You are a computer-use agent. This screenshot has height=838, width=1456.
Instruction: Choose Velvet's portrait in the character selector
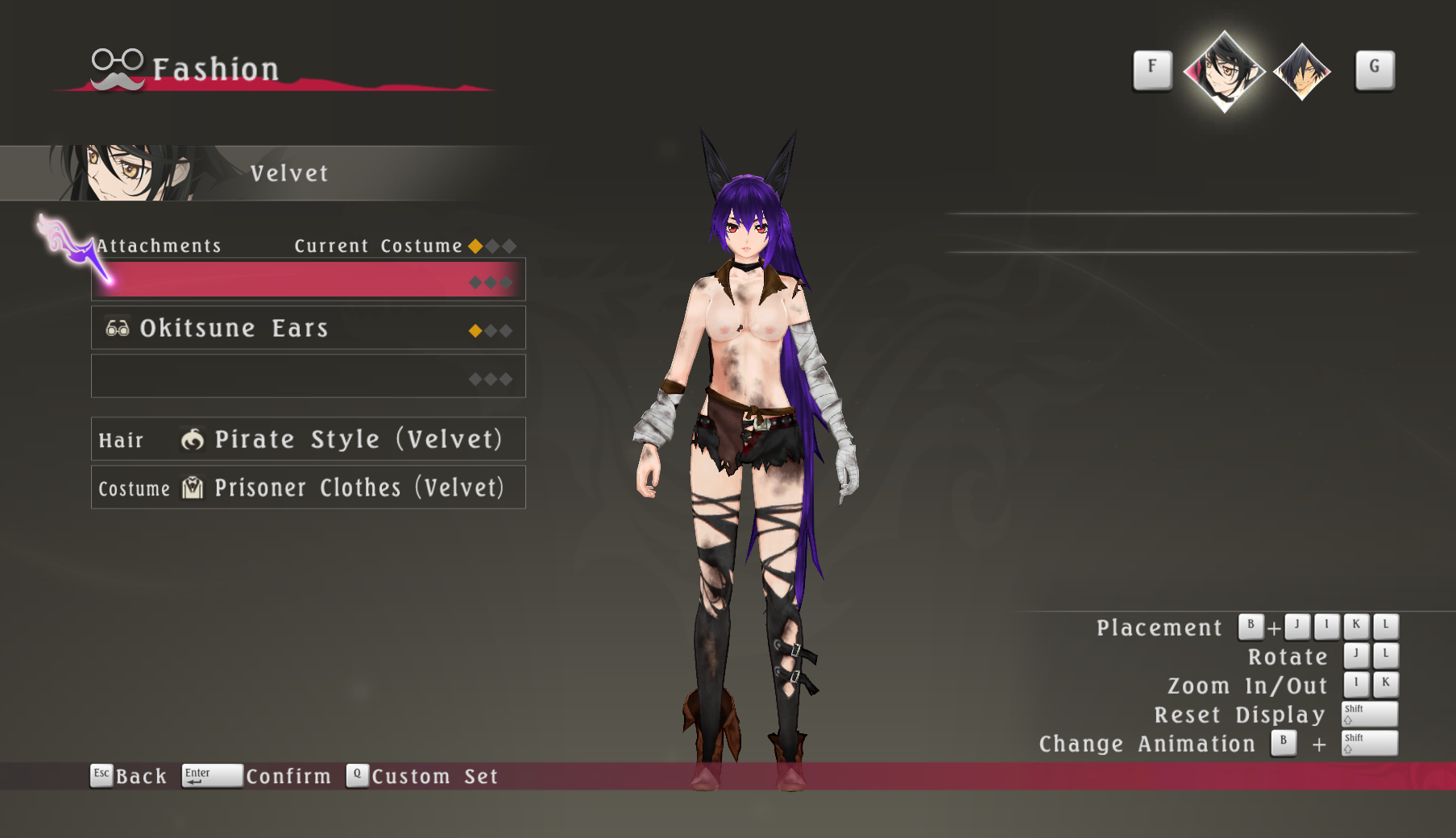coord(1224,71)
